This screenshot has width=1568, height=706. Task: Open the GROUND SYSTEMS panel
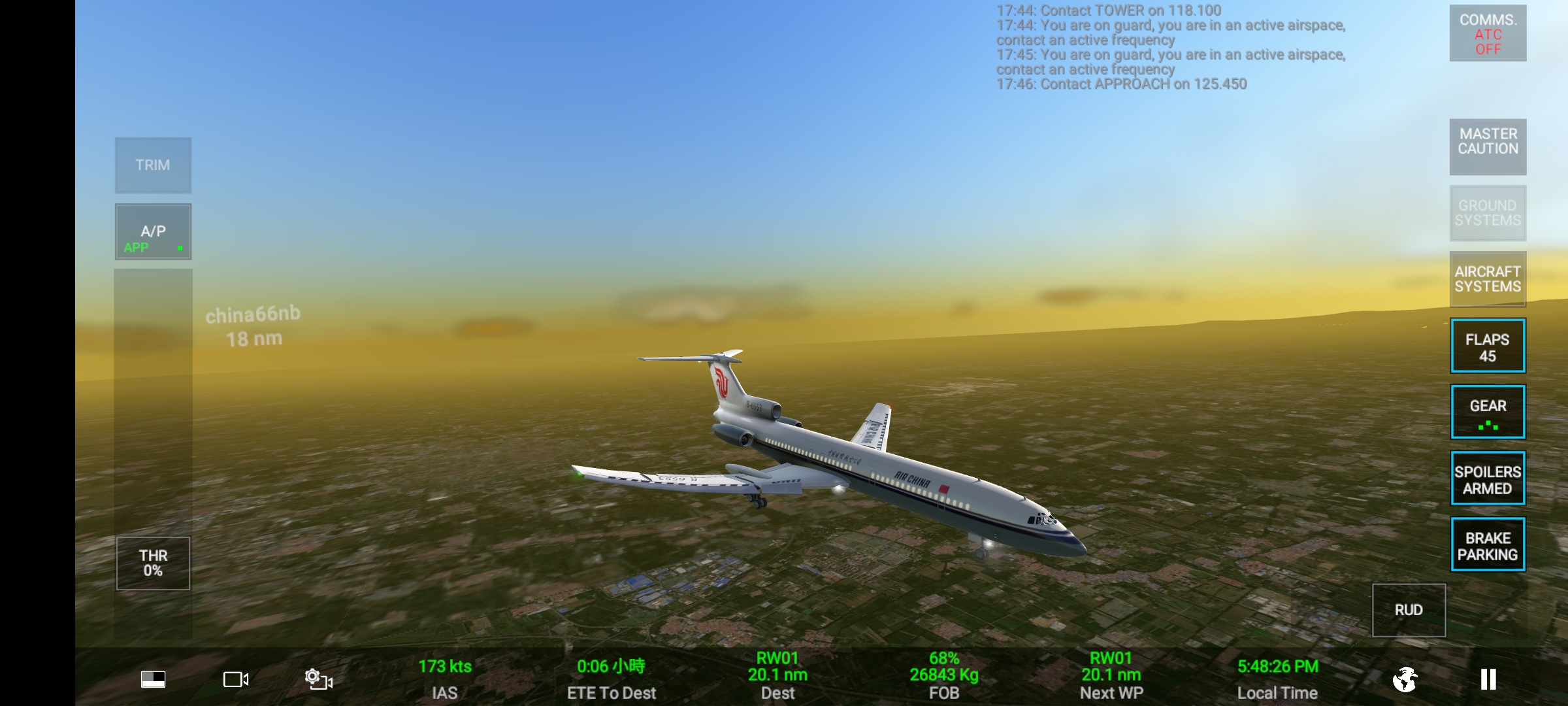coord(1488,213)
